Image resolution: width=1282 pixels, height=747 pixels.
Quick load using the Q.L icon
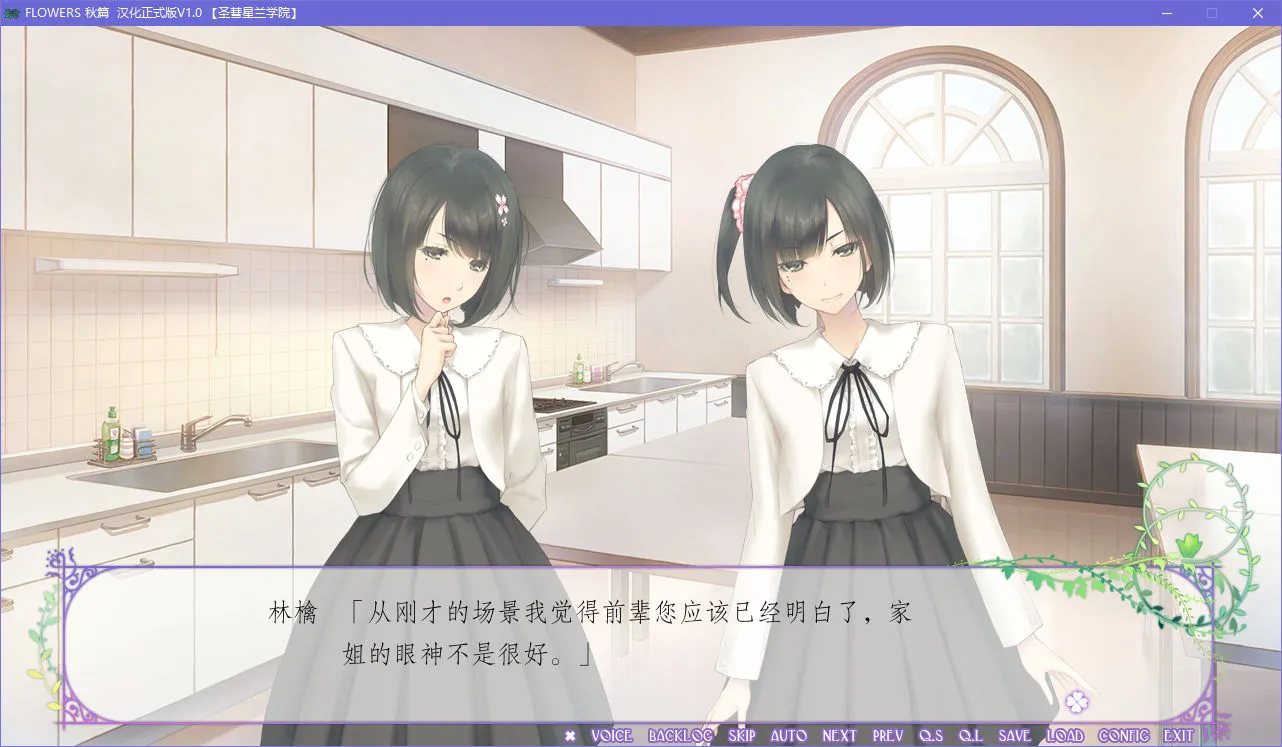973,736
